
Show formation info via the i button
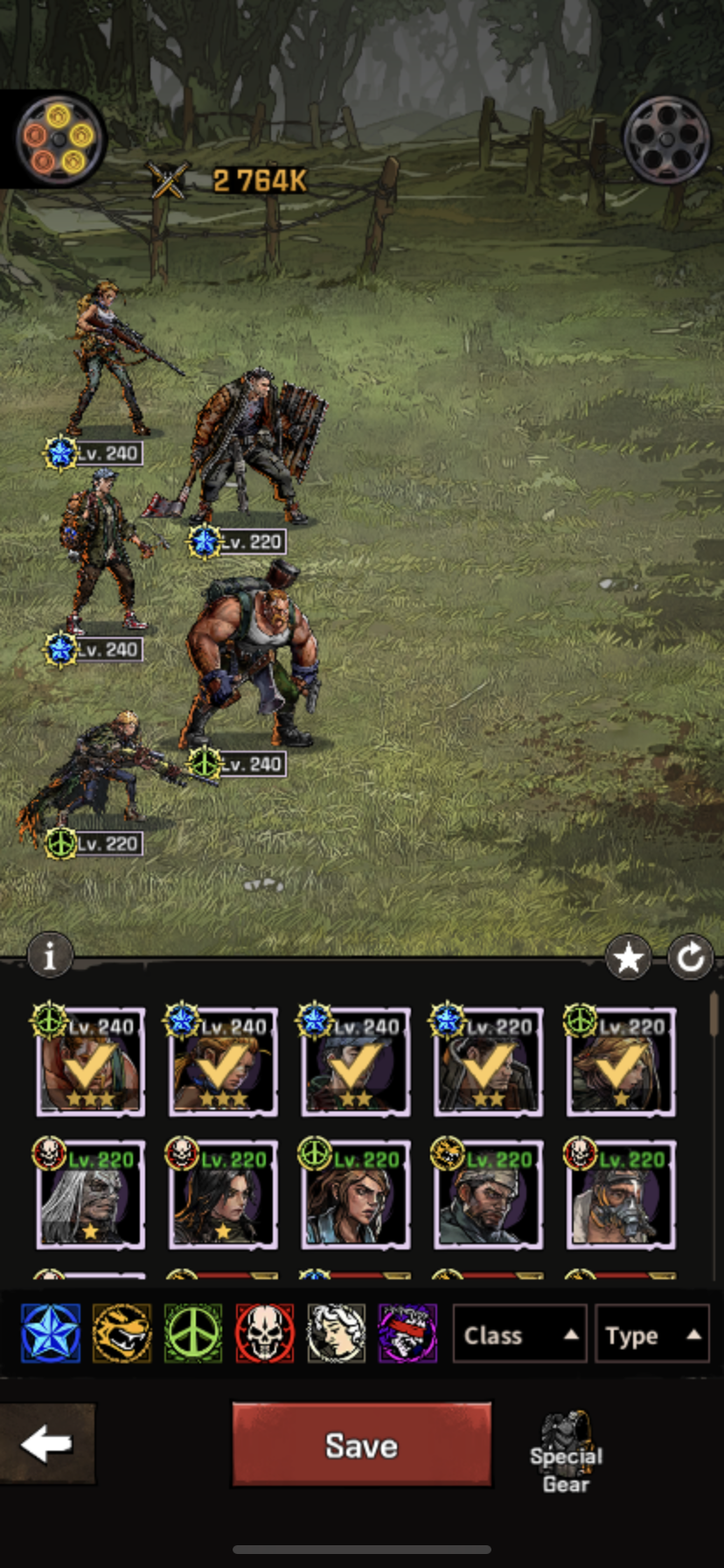[50, 955]
